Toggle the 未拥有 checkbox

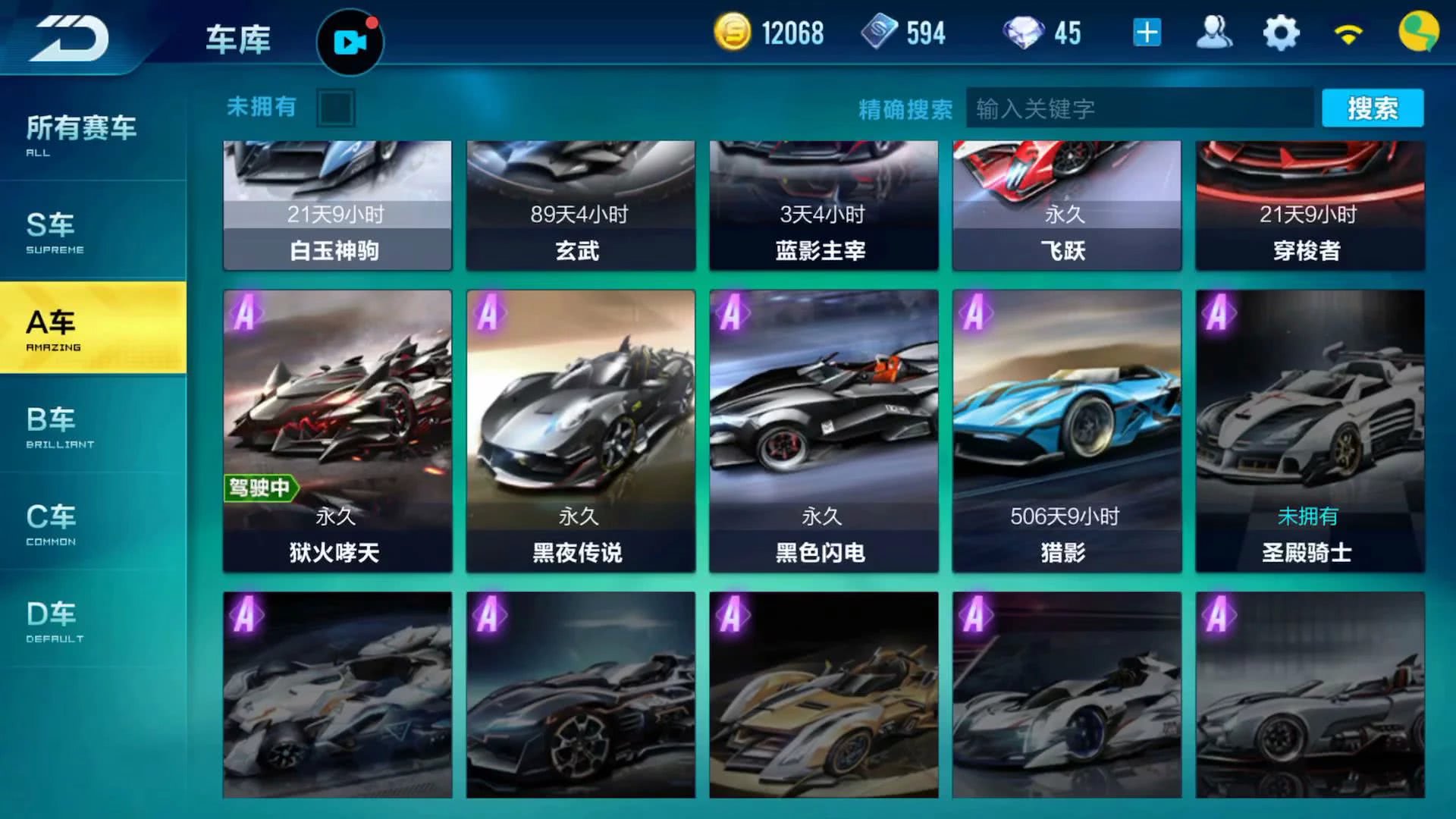point(336,108)
